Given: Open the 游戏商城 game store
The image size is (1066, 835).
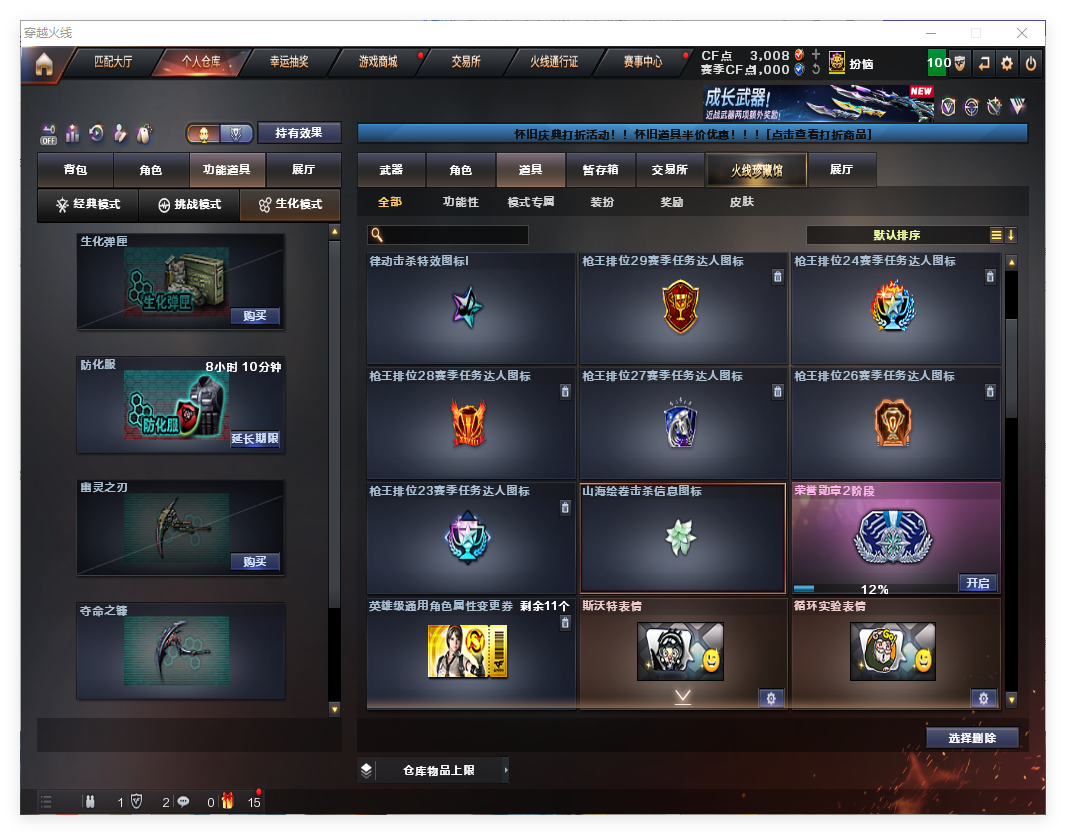Looking at the screenshot, I should [x=378, y=62].
